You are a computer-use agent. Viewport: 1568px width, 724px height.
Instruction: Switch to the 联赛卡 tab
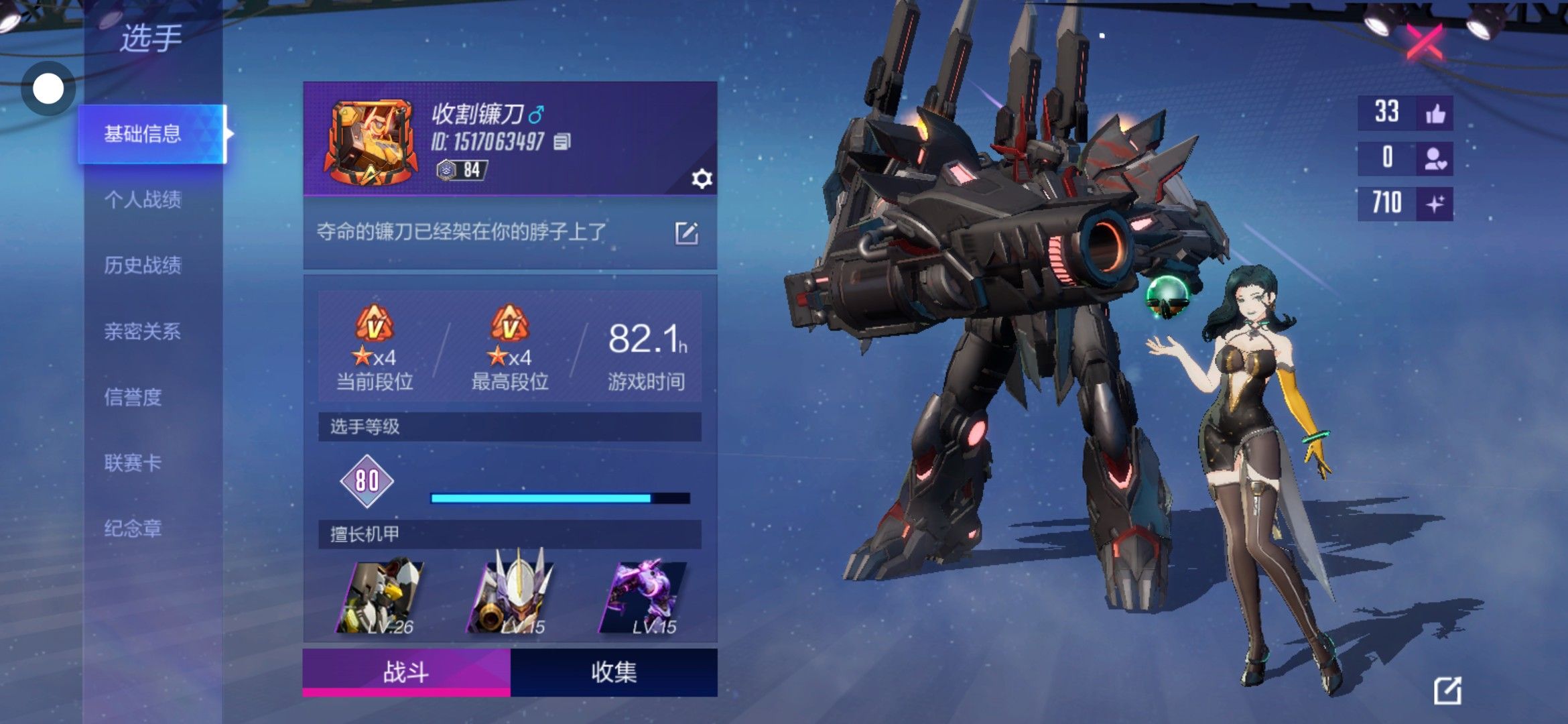pyautogui.click(x=133, y=463)
